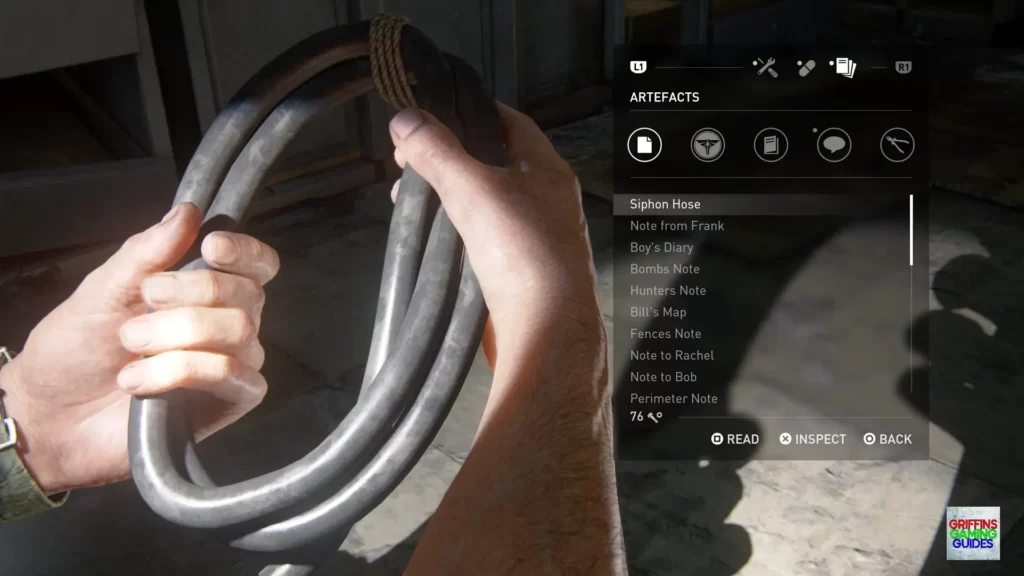
Task: Switch to the pill supplements tab
Action: 805,67
